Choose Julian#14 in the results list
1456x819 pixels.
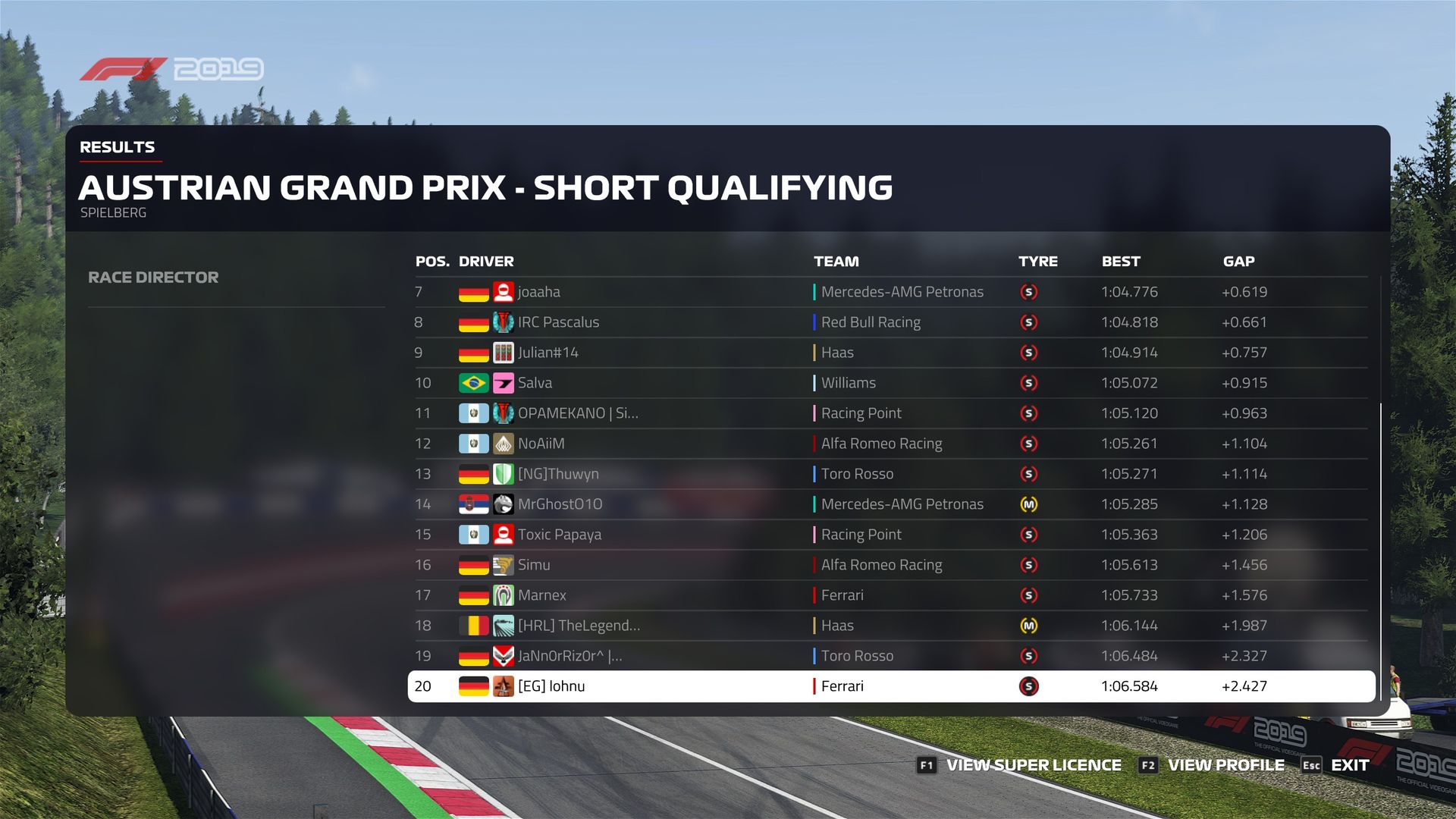pyautogui.click(x=548, y=353)
